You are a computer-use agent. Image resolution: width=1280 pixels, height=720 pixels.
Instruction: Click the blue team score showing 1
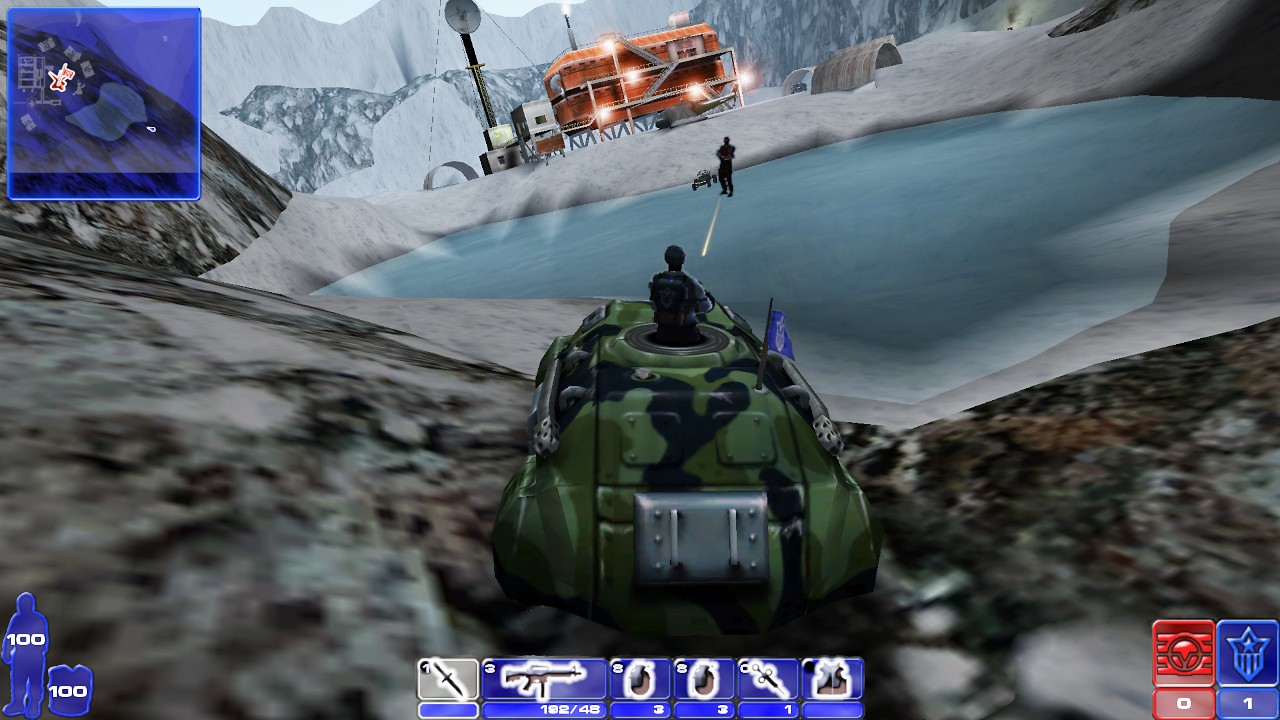tap(1245, 703)
